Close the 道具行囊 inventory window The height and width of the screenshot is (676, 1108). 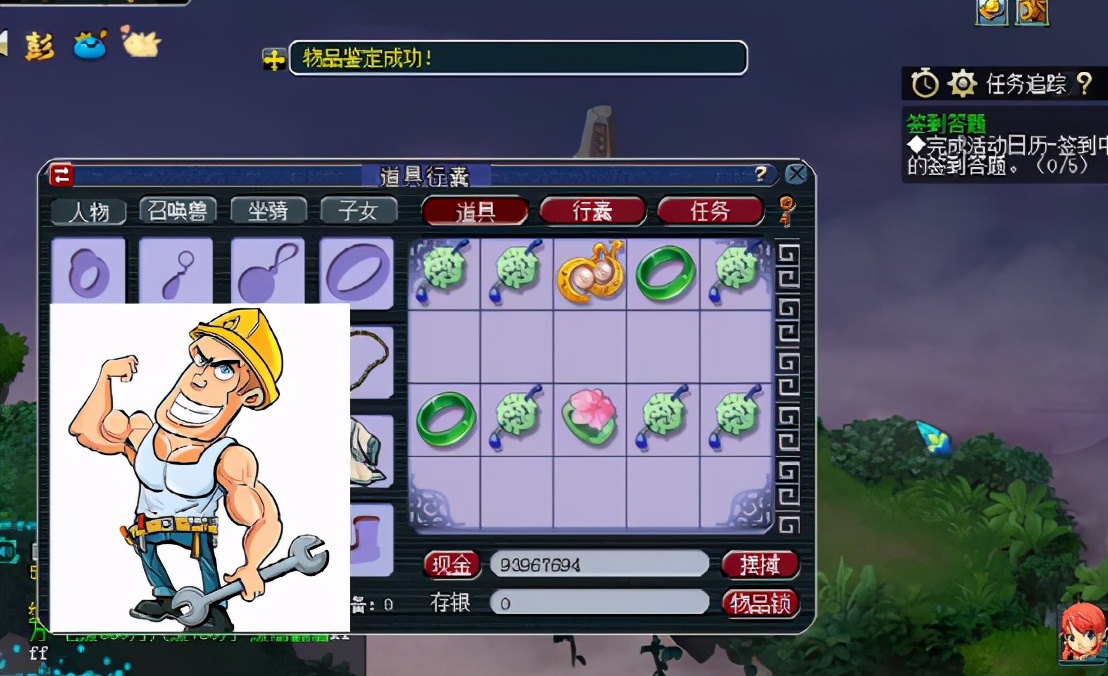(x=796, y=175)
